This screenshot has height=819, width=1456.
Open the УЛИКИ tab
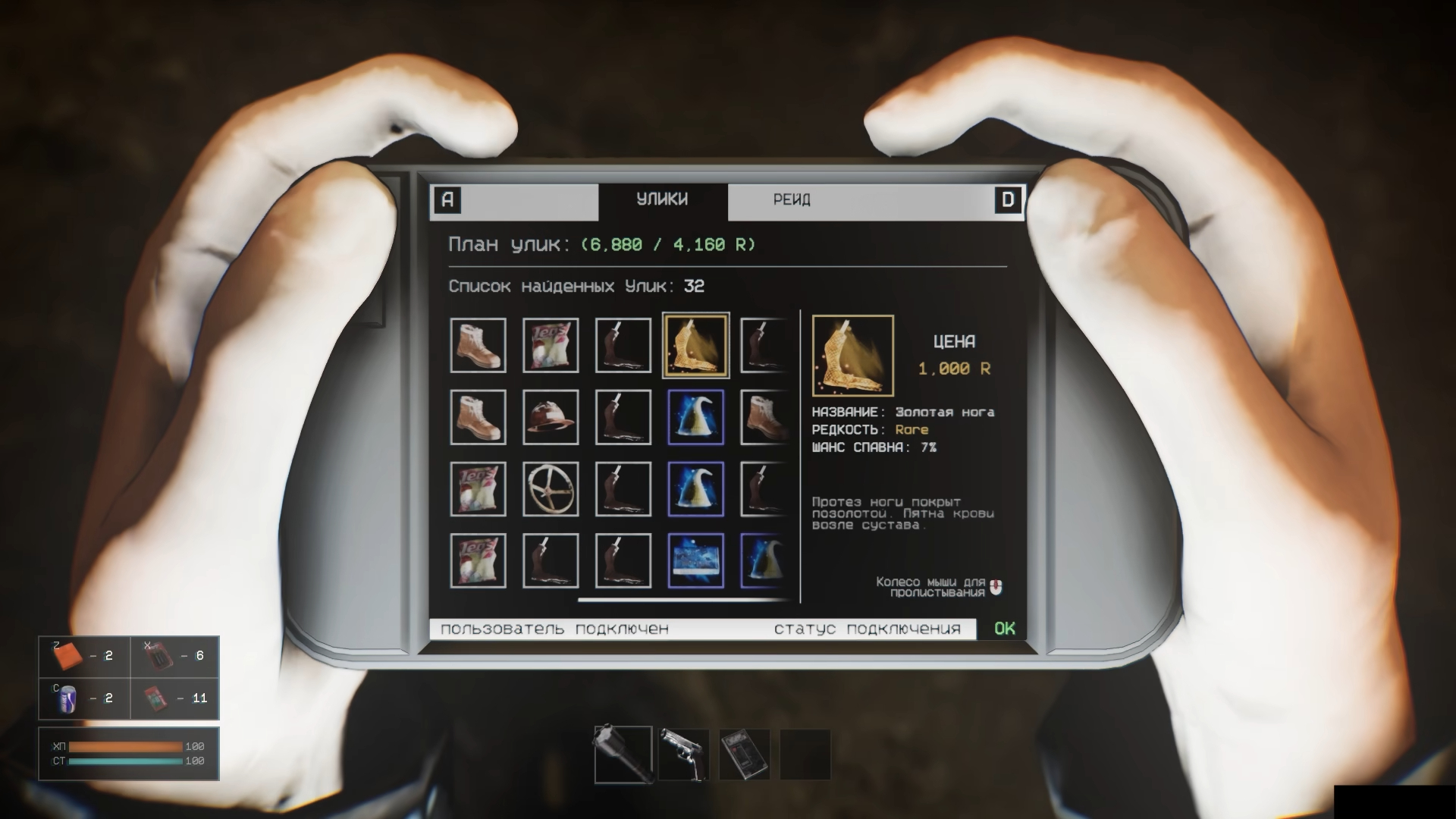(x=662, y=200)
